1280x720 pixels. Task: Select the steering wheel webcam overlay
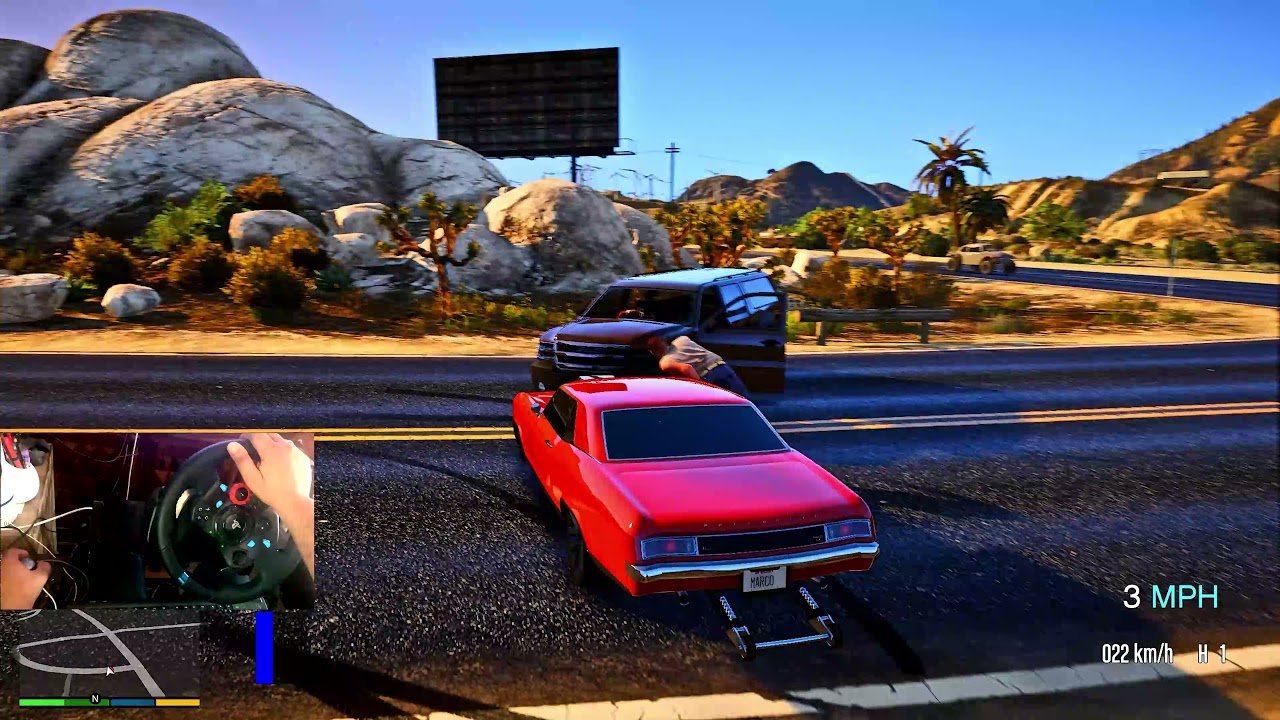(x=157, y=520)
